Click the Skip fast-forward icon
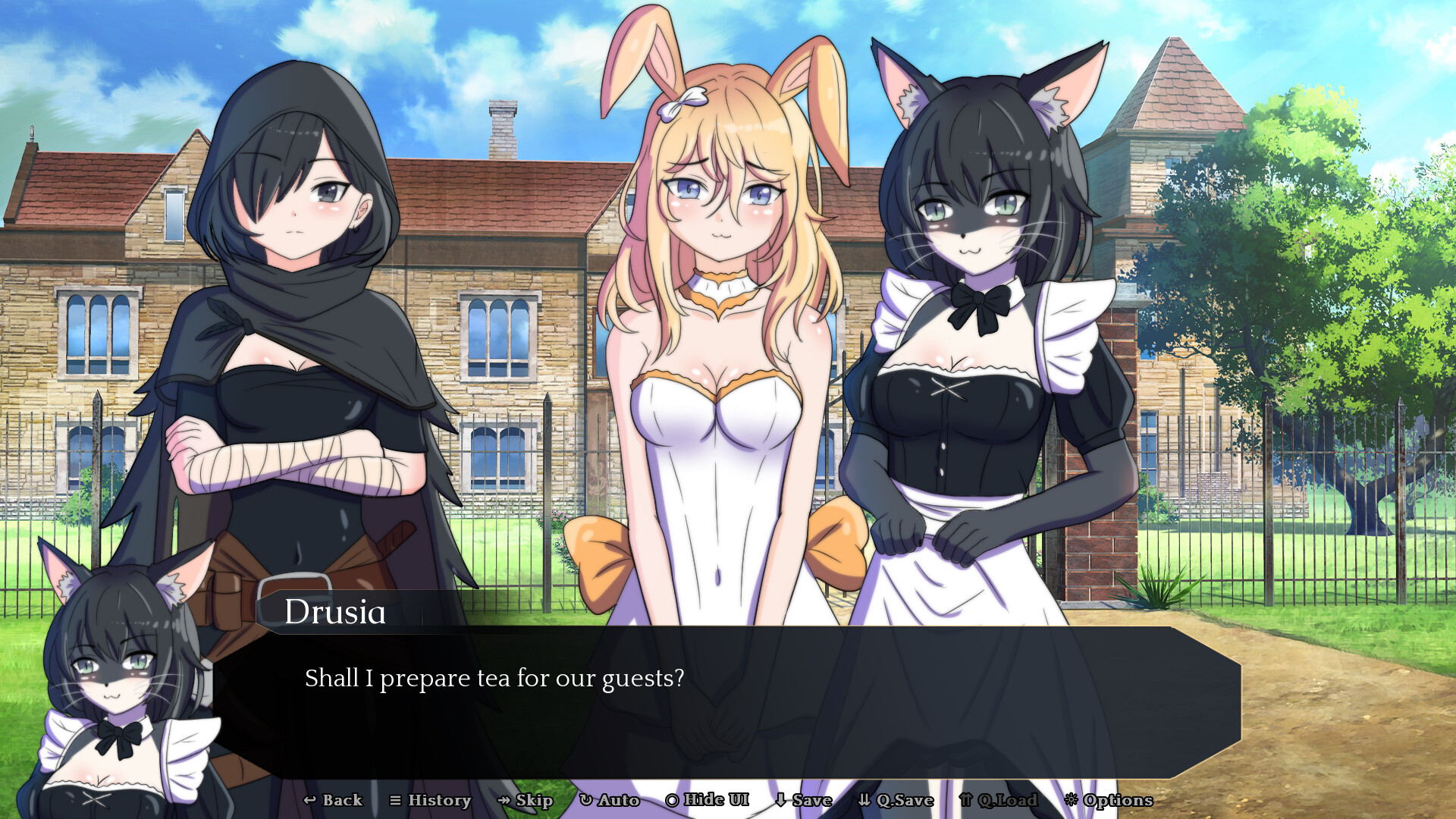The image size is (1456, 819). 503,800
